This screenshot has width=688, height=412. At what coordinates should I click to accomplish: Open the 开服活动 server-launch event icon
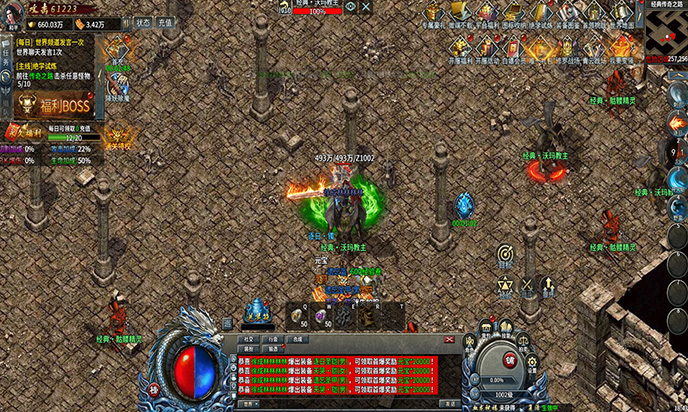[x=485, y=47]
